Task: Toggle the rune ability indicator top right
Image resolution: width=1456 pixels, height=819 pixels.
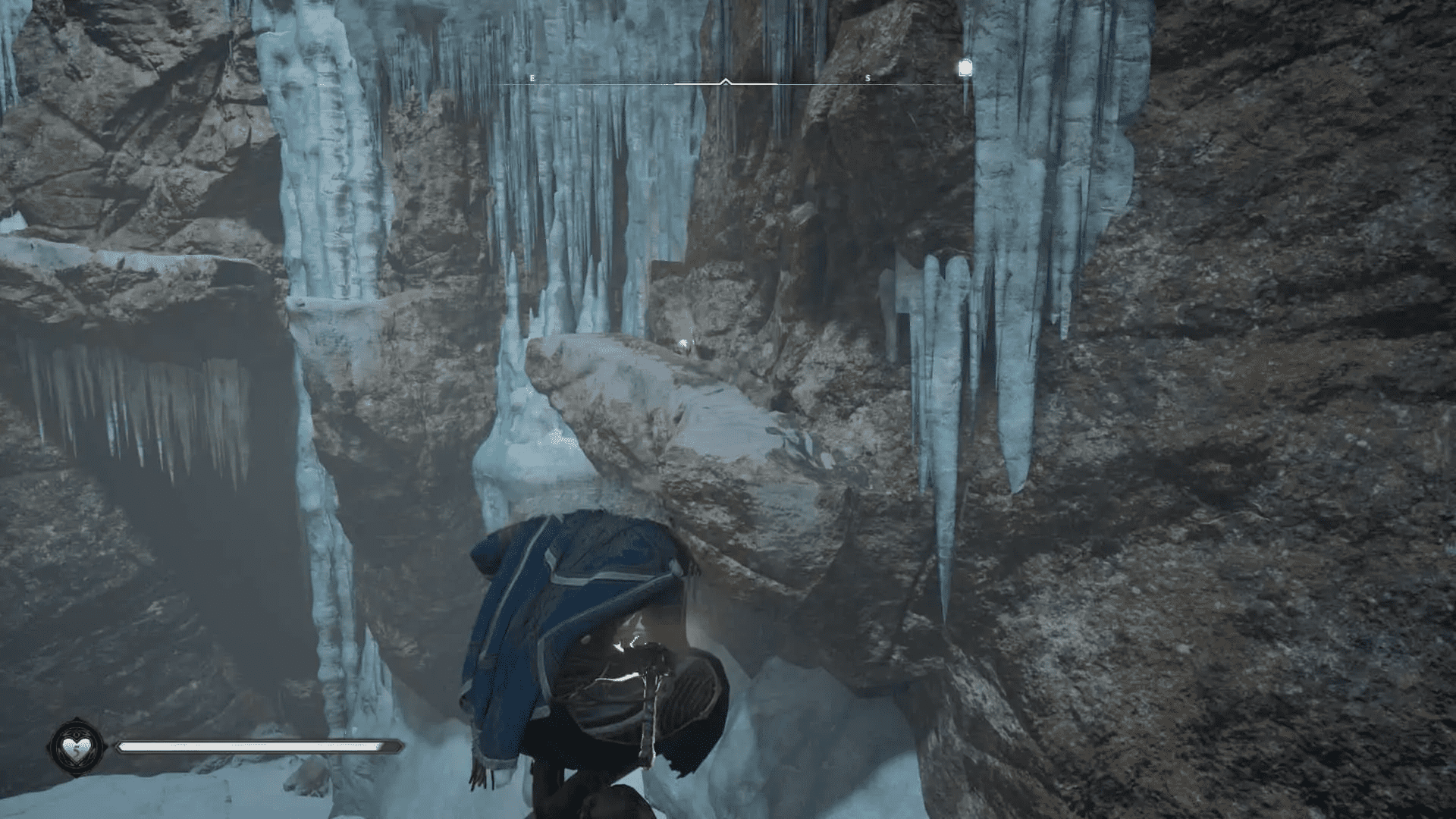Action: point(965,68)
